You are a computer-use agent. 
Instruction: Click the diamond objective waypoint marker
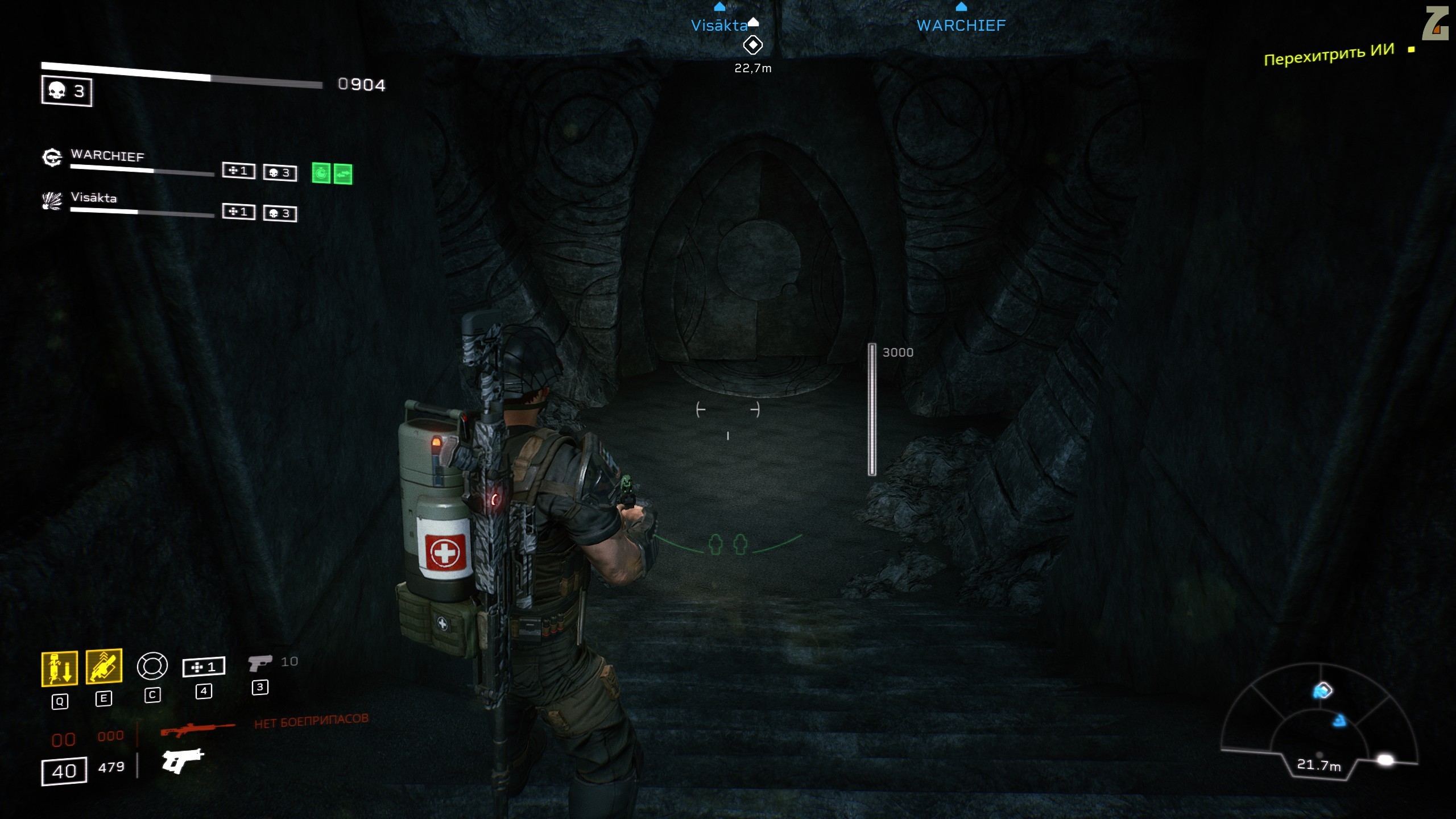tap(753, 45)
